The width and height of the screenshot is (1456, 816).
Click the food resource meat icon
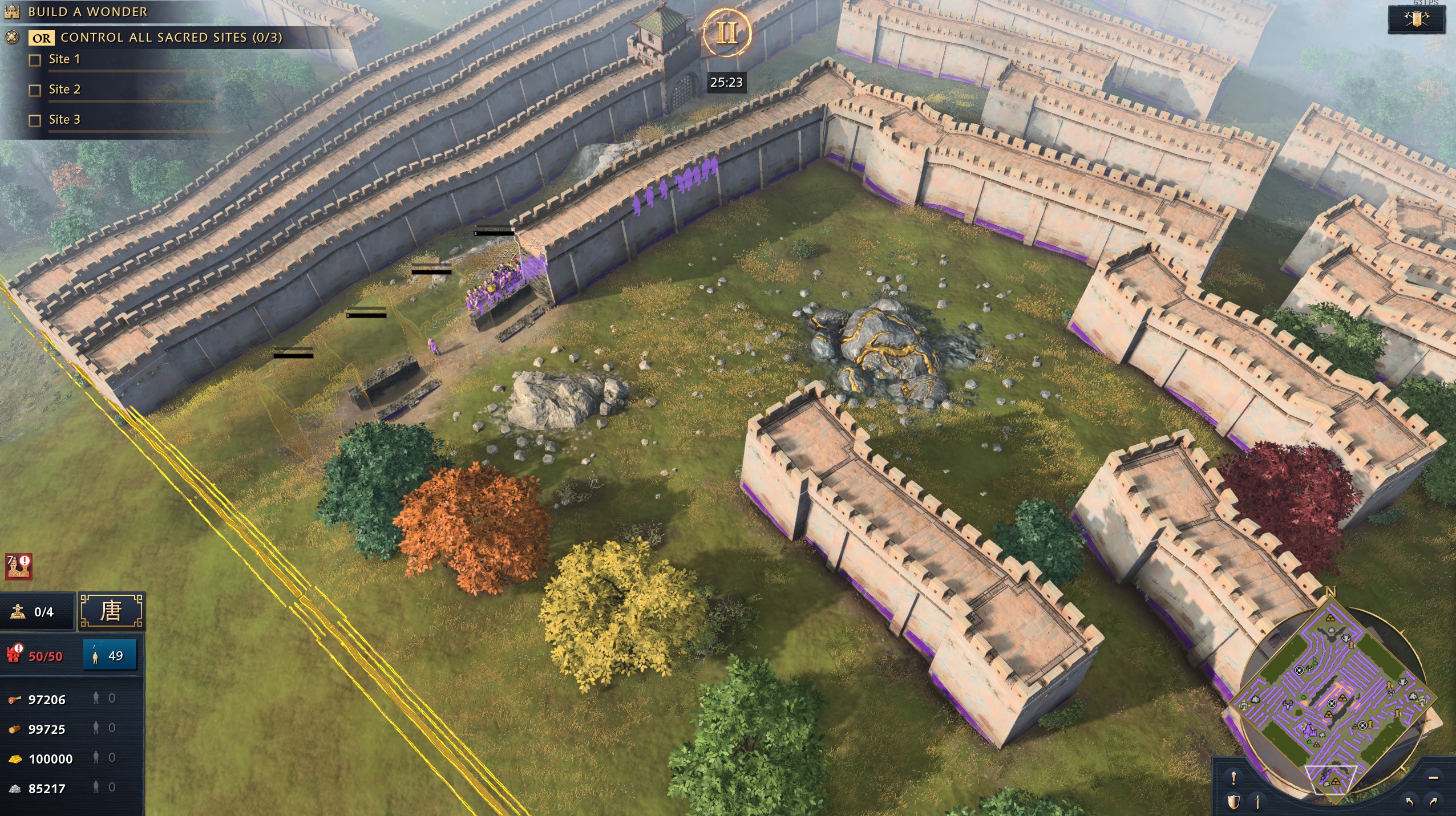pyautogui.click(x=14, y=699)
